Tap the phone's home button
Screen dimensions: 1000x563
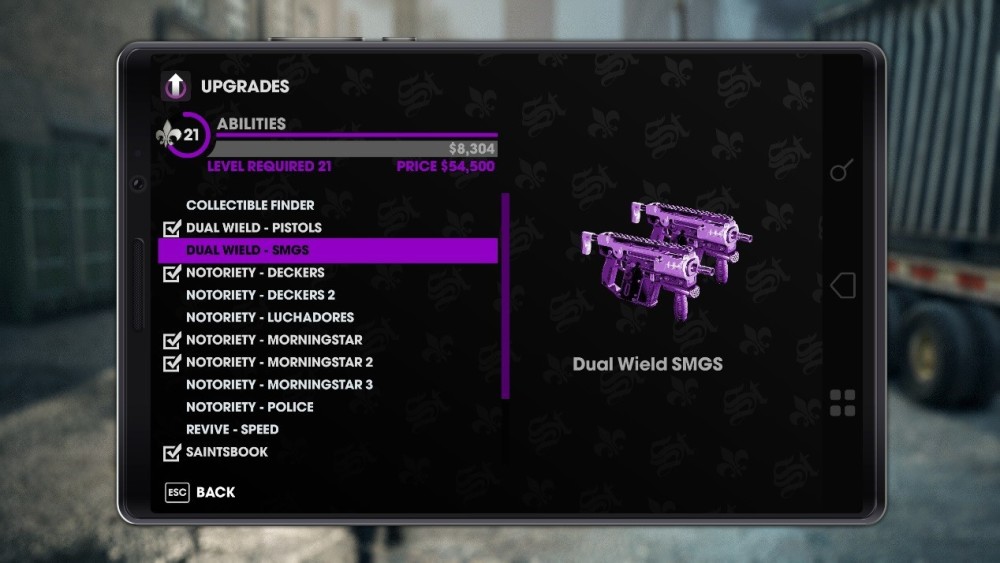[x=843, y=286]
